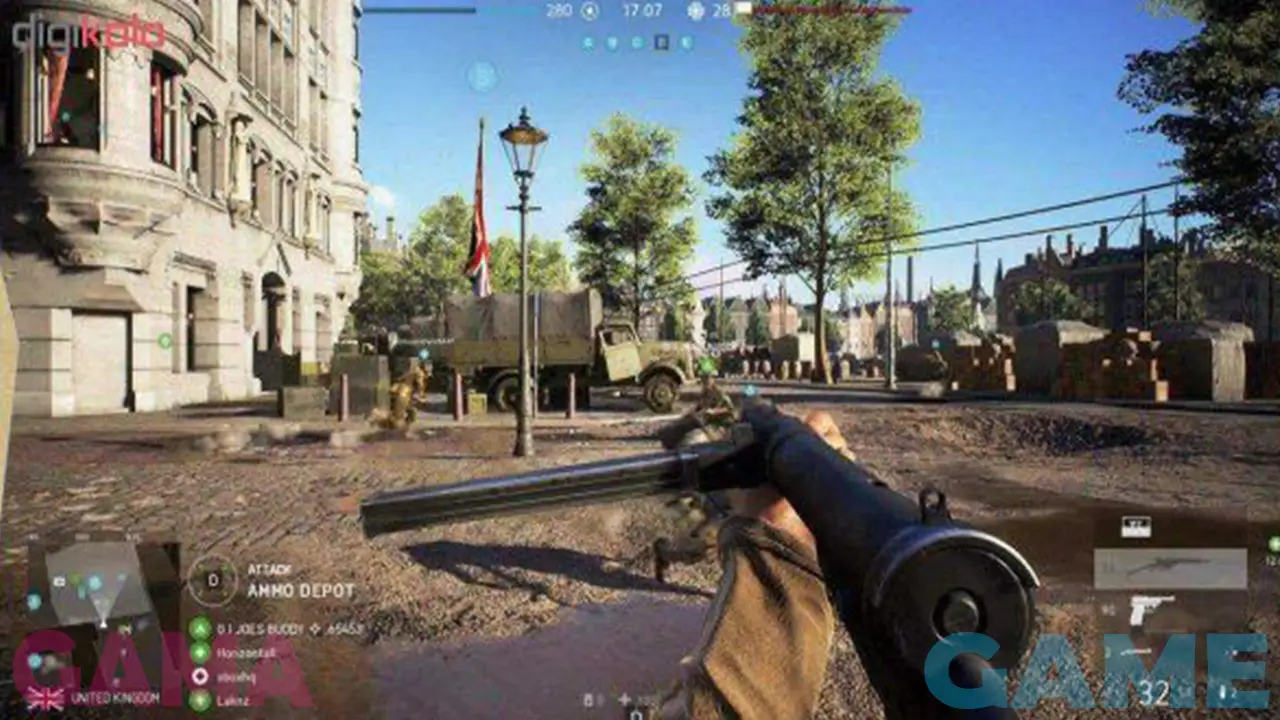Click the Digikala watermark logo
1280x720 pixels.
tap(88, 33)
